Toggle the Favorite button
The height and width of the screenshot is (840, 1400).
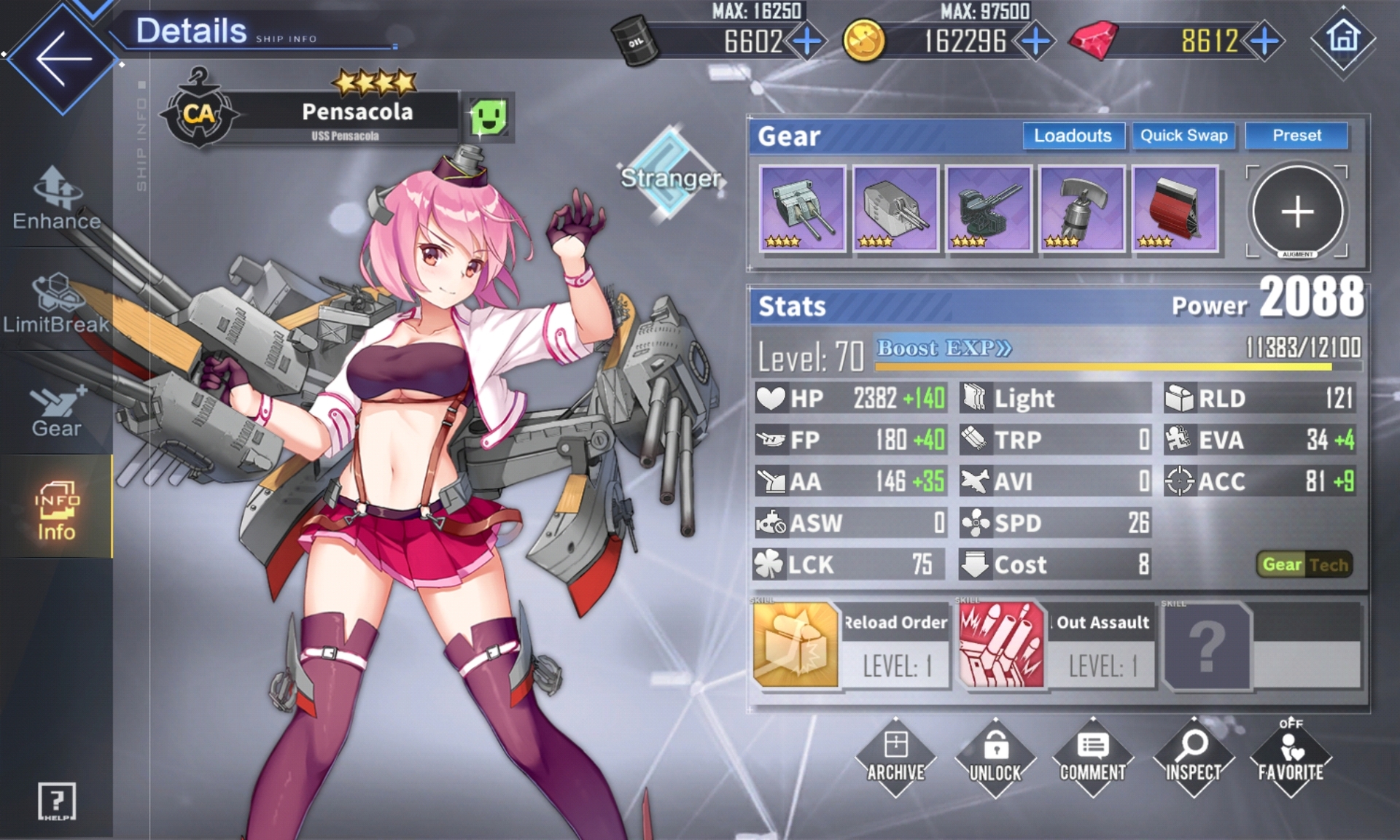(x=1291, y=758)
